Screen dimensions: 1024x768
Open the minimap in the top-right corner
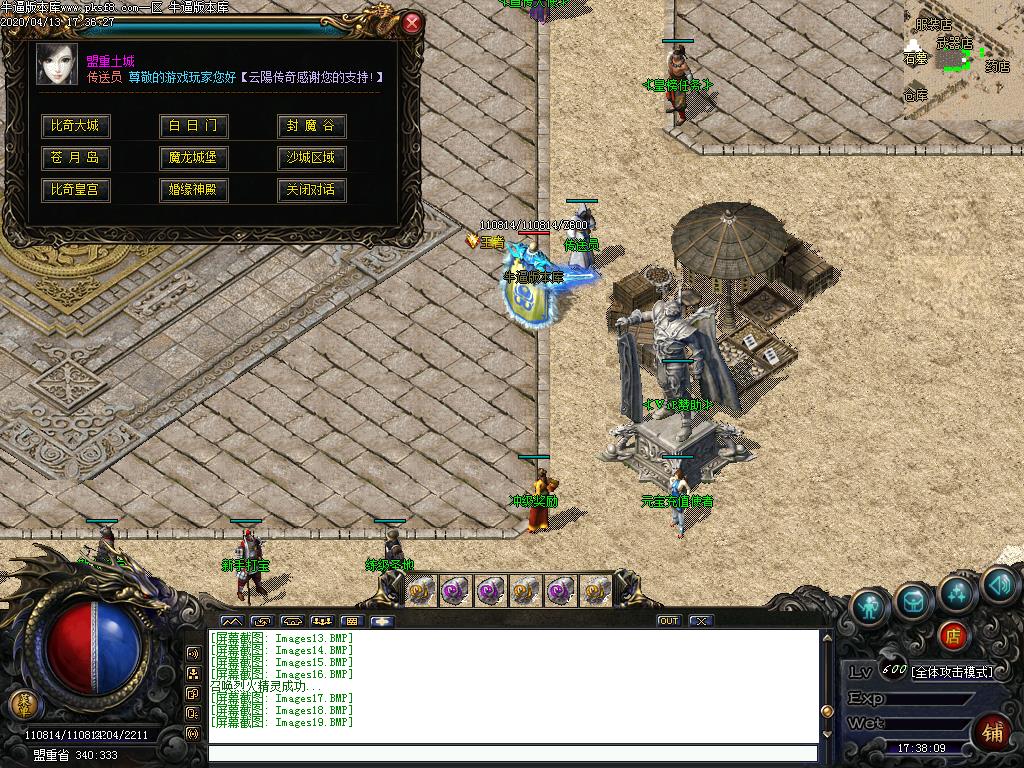click(x=962, y=60)
